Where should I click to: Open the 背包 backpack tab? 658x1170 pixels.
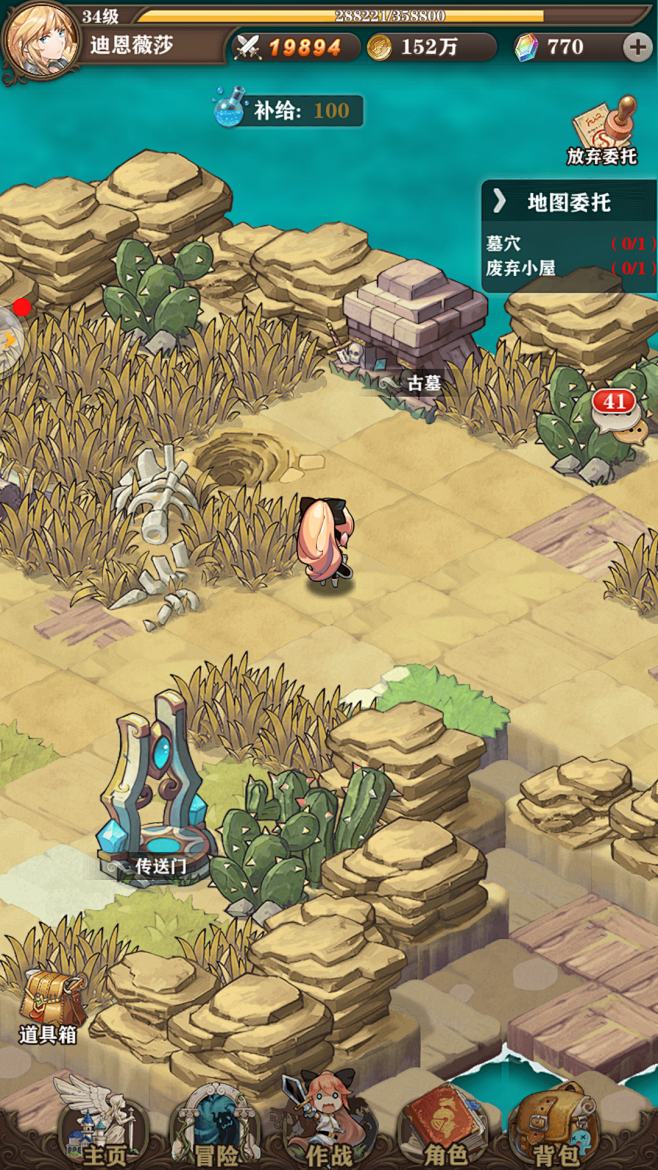556,1125
